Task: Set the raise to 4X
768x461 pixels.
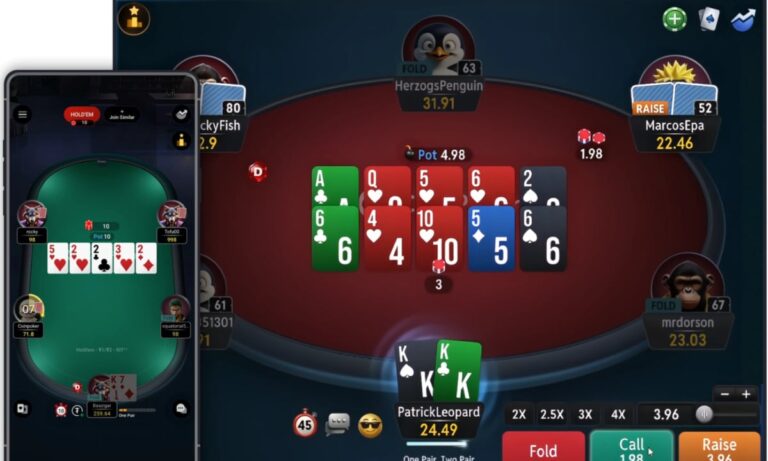Action: pyautogui.click(x=618, y=414)
